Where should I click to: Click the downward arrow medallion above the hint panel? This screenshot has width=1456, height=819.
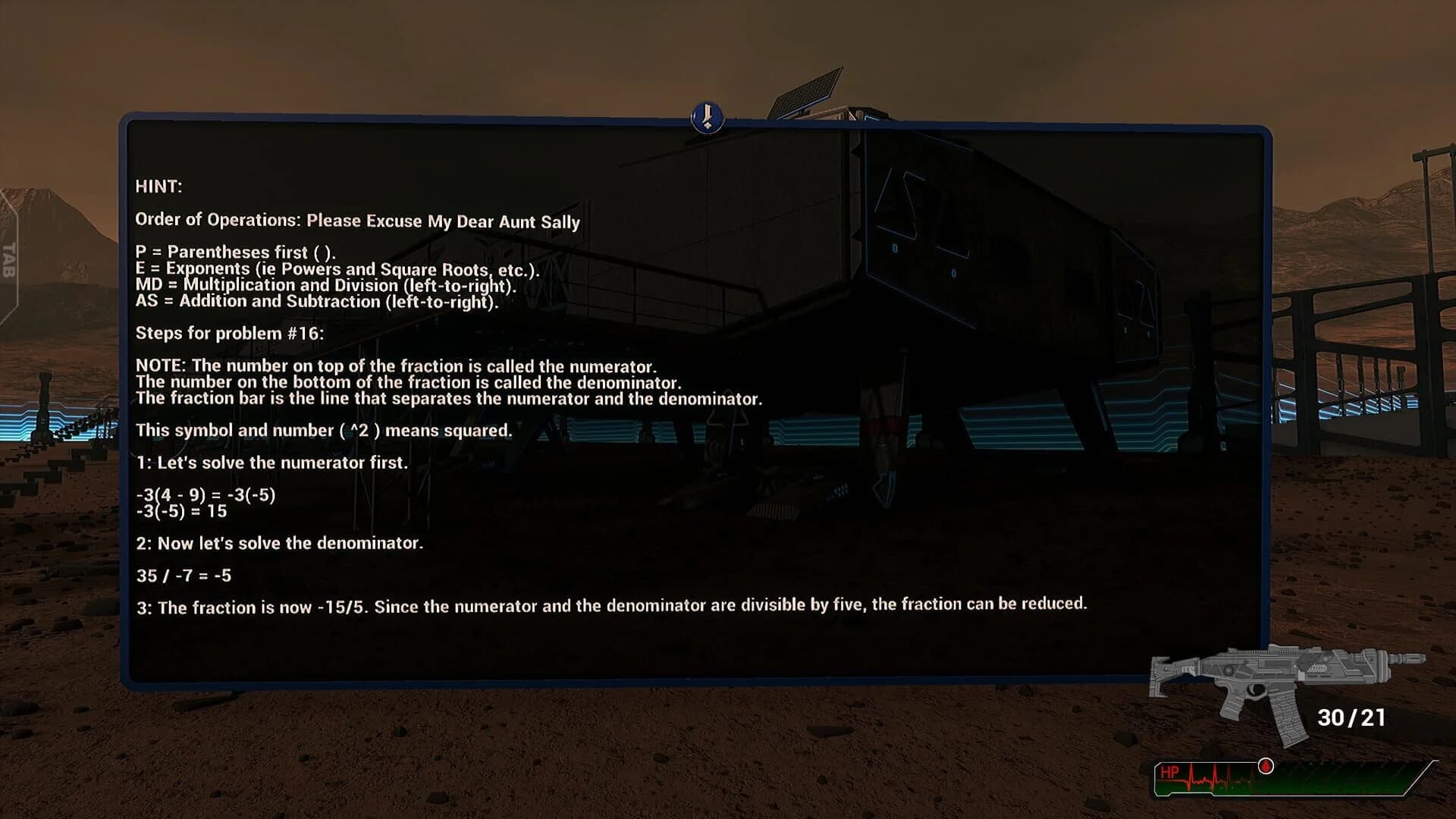(707, 118)
